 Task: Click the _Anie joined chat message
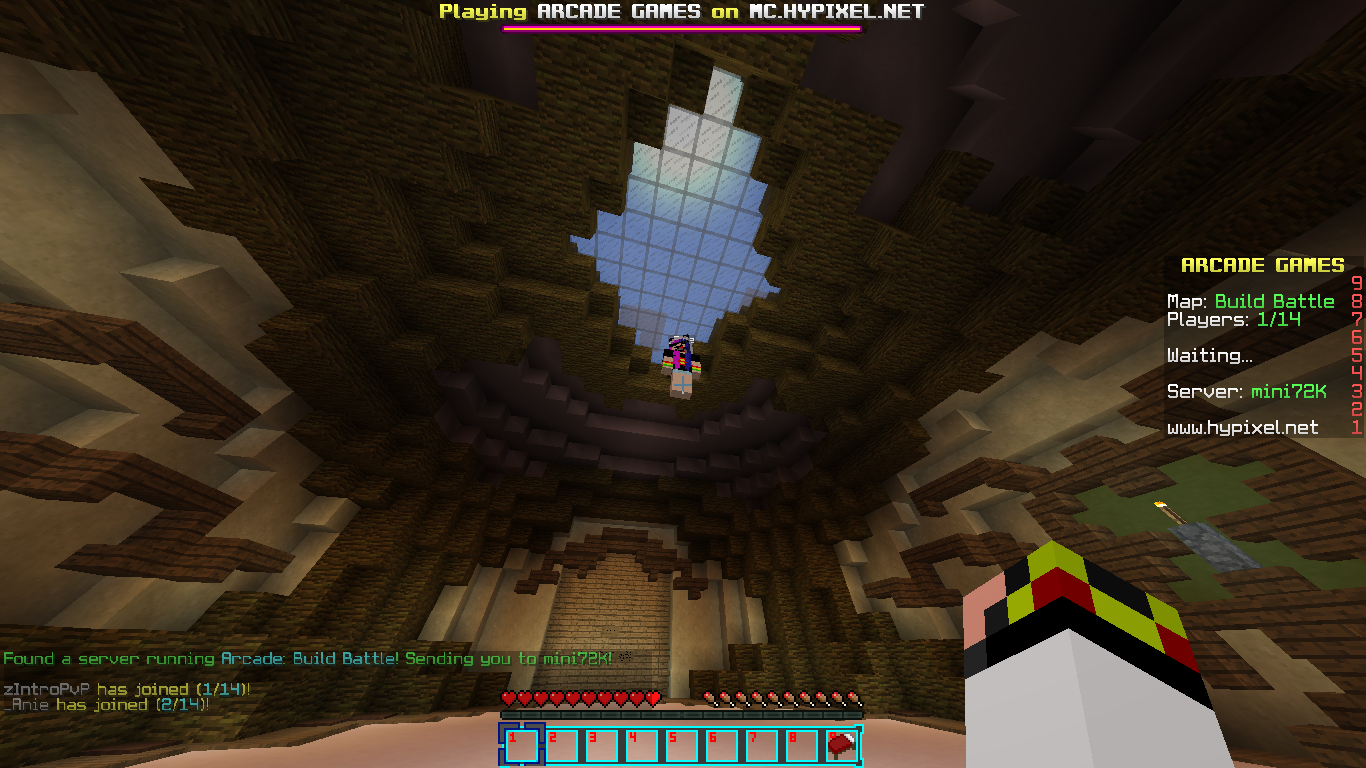coord(106,704)
